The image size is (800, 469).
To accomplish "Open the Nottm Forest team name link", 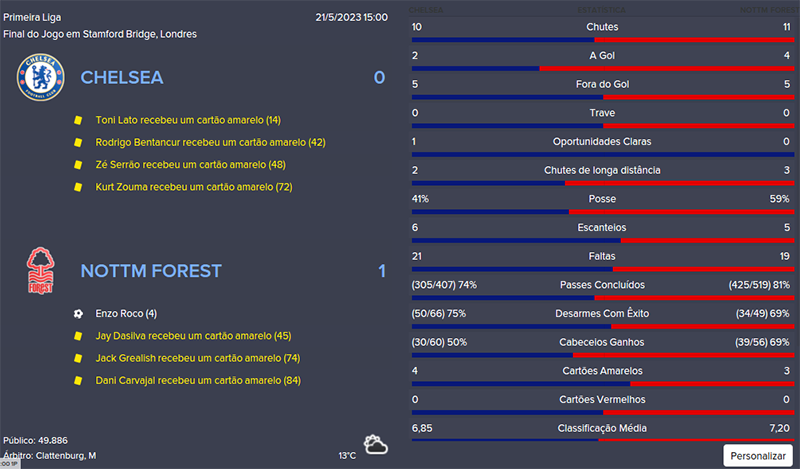I will point(151,271).
